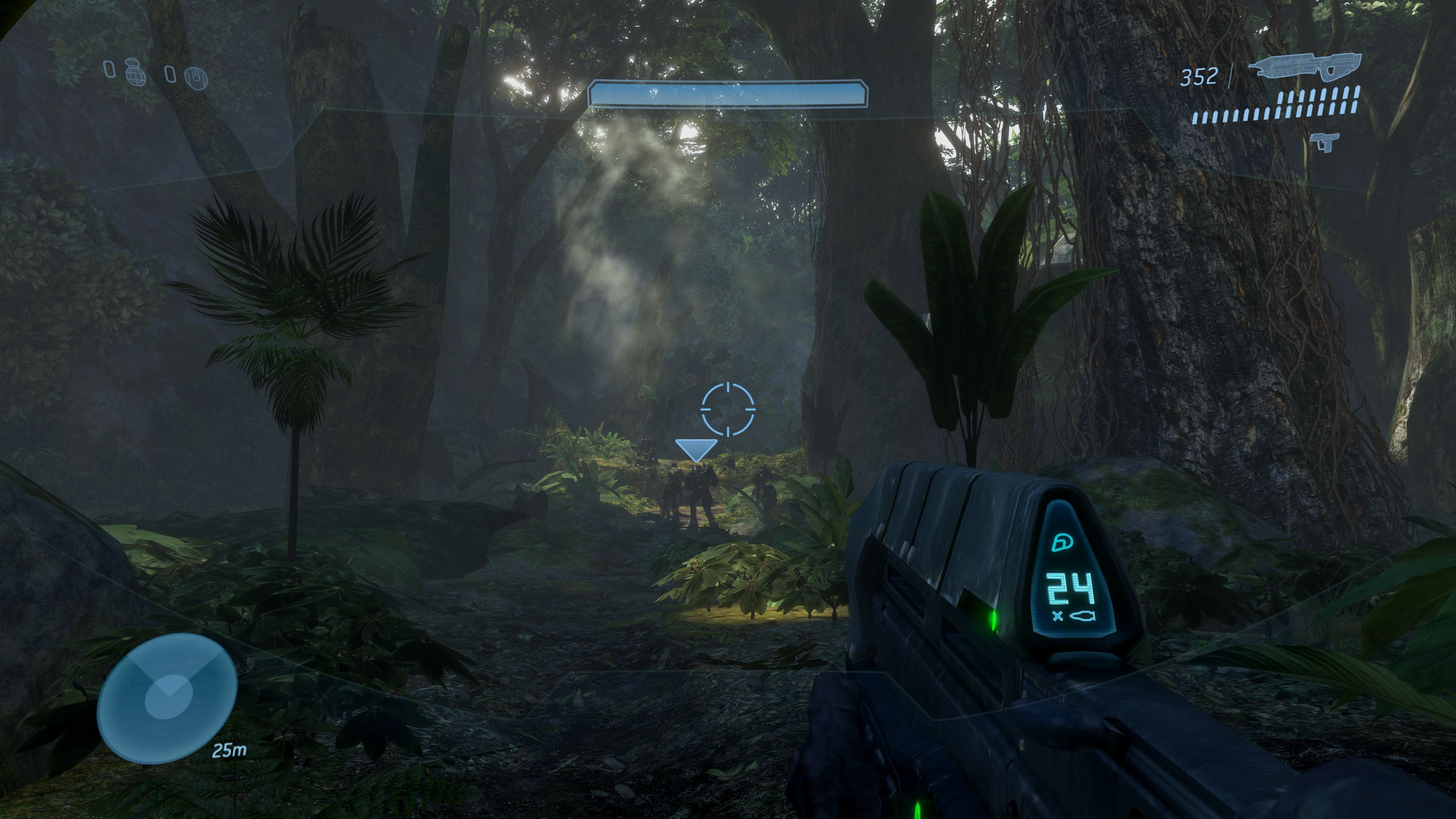Click the motion tracker radar
This screenshot has height=819, width=1456.
tap(167, 698)
